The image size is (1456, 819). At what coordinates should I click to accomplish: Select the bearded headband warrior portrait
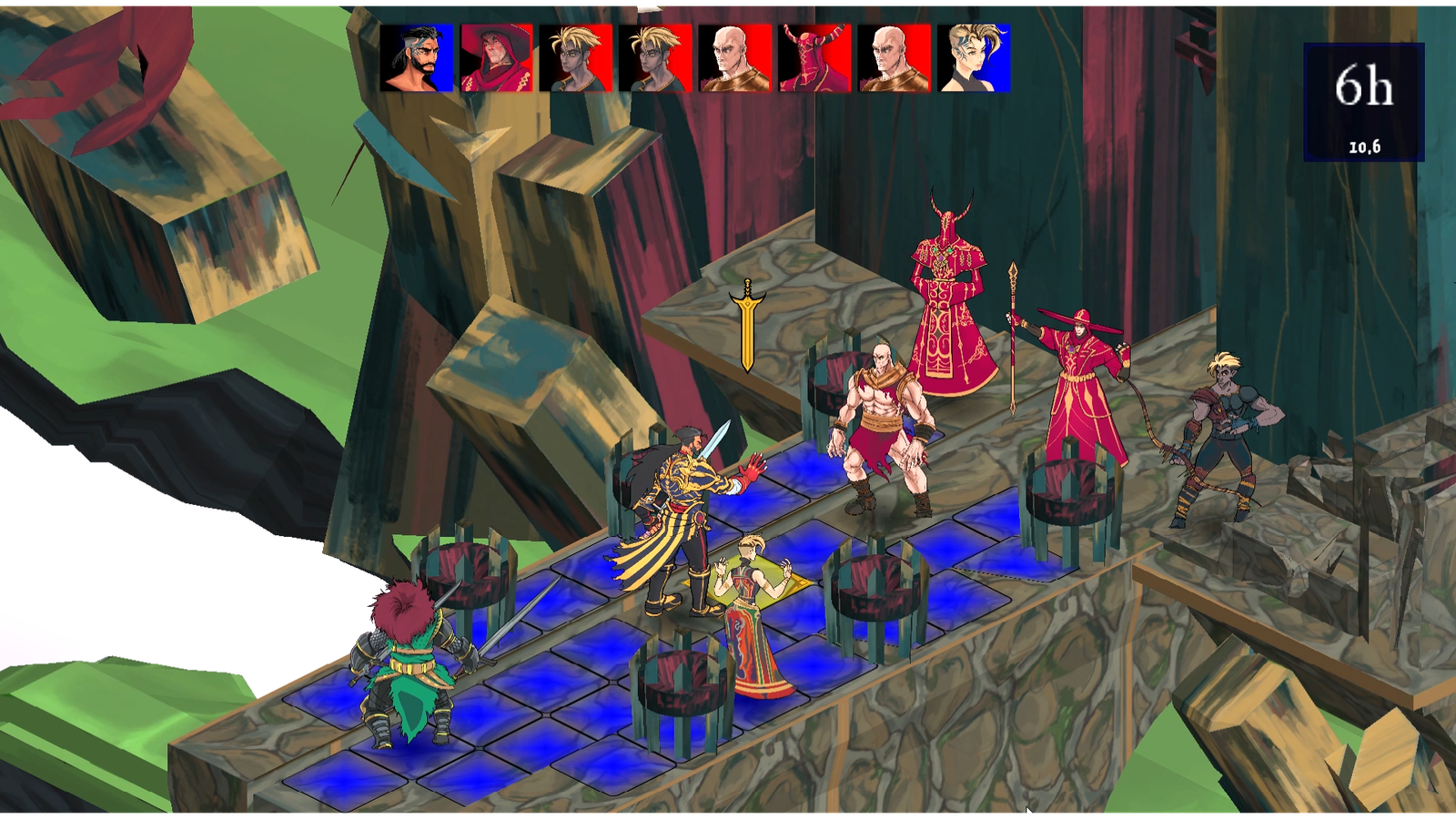417,58
